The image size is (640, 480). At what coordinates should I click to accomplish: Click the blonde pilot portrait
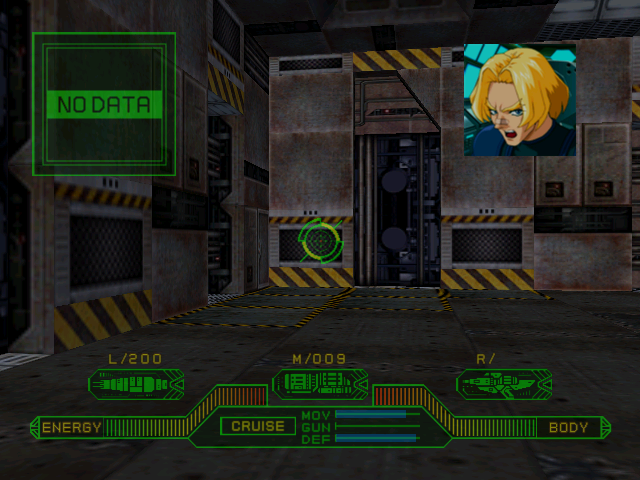[x=519, y=99]
